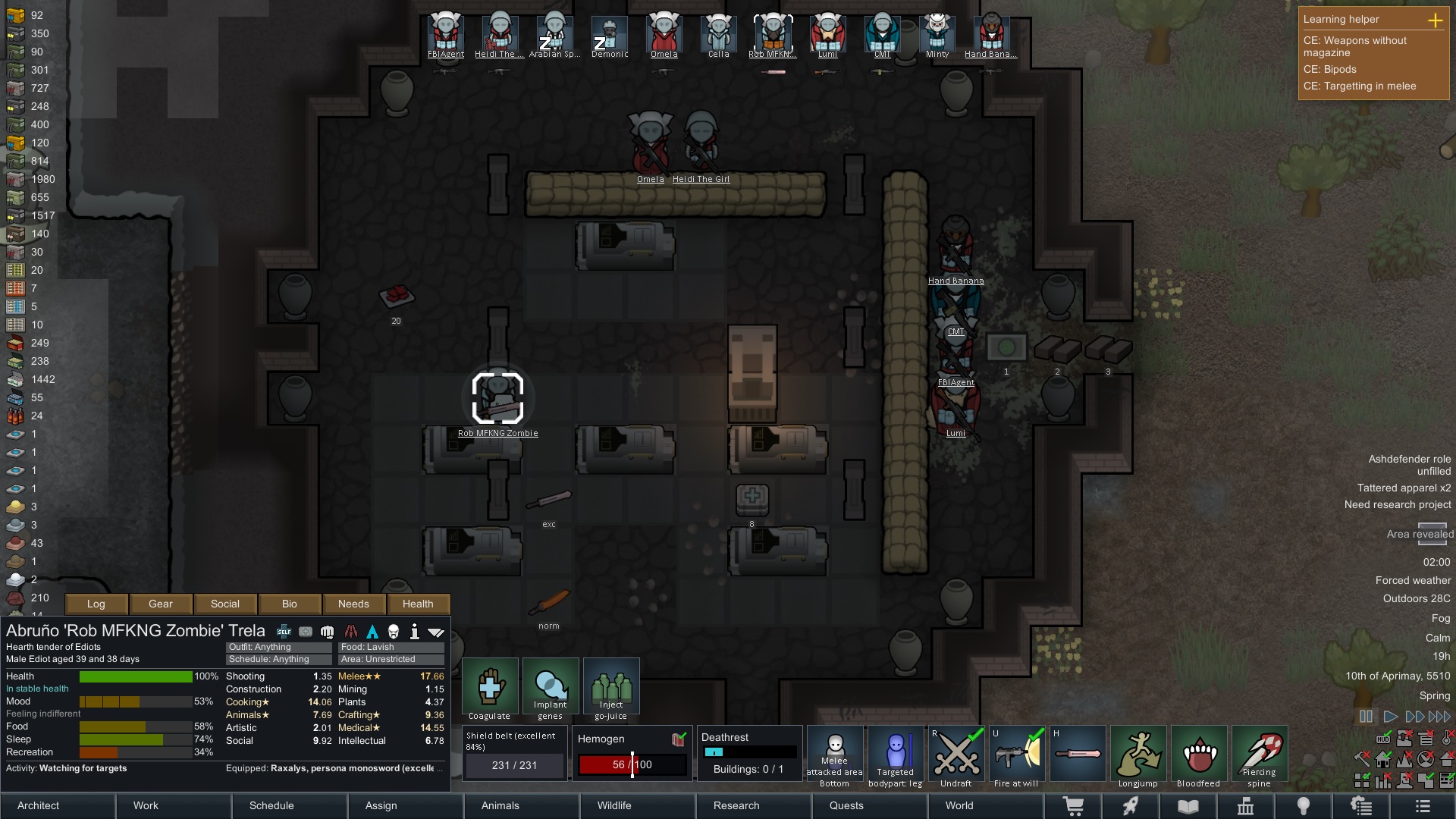Expand the Learning helper panel
The image size is (1456, 819).
point(1435,20)
